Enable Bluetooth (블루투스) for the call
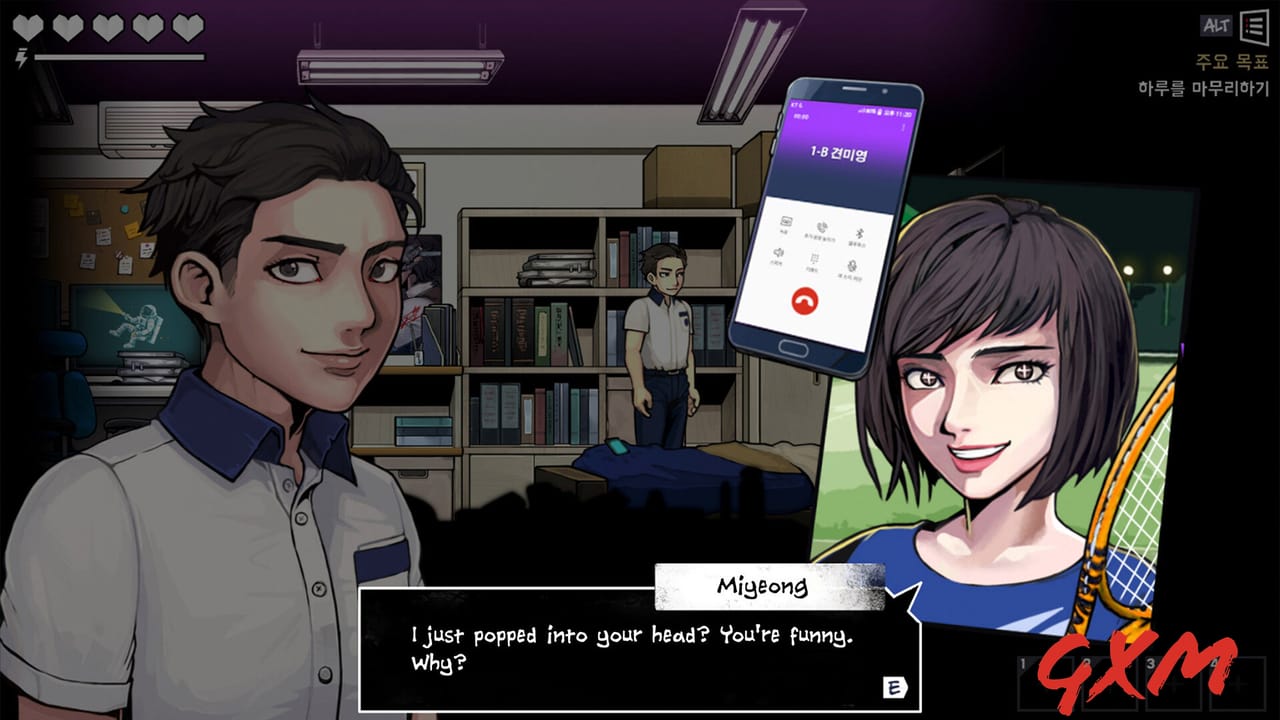 coord(858,233)
